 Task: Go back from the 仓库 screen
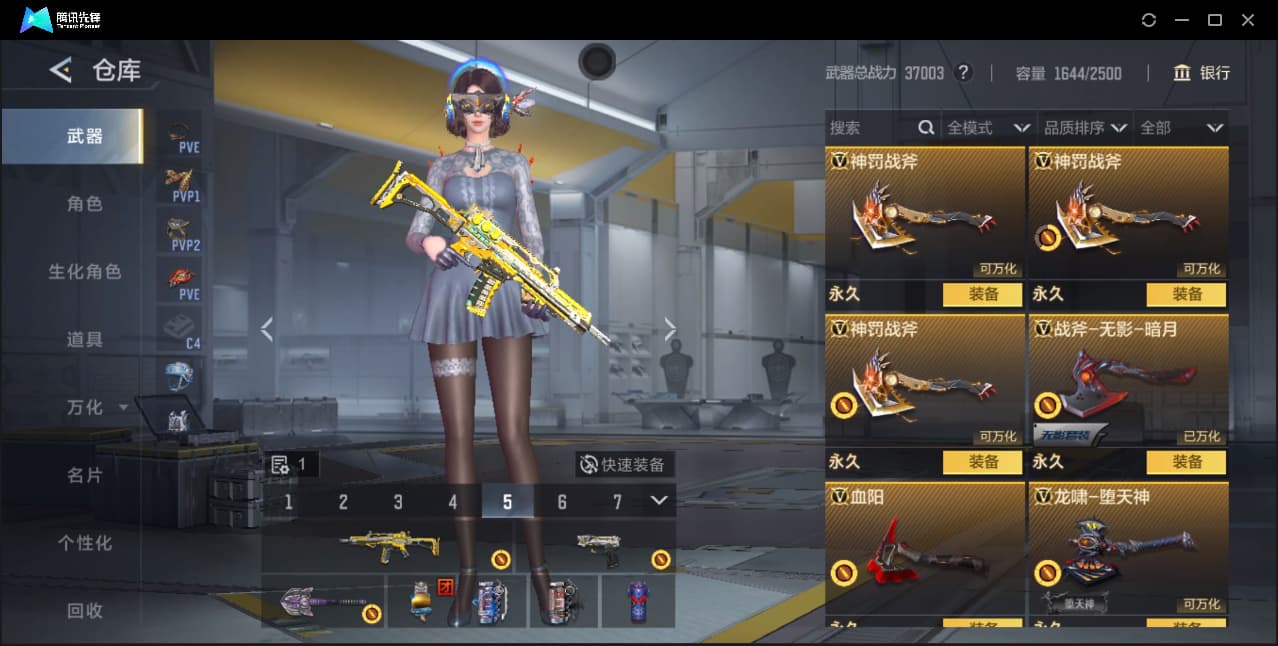click(x=61, y=70)
